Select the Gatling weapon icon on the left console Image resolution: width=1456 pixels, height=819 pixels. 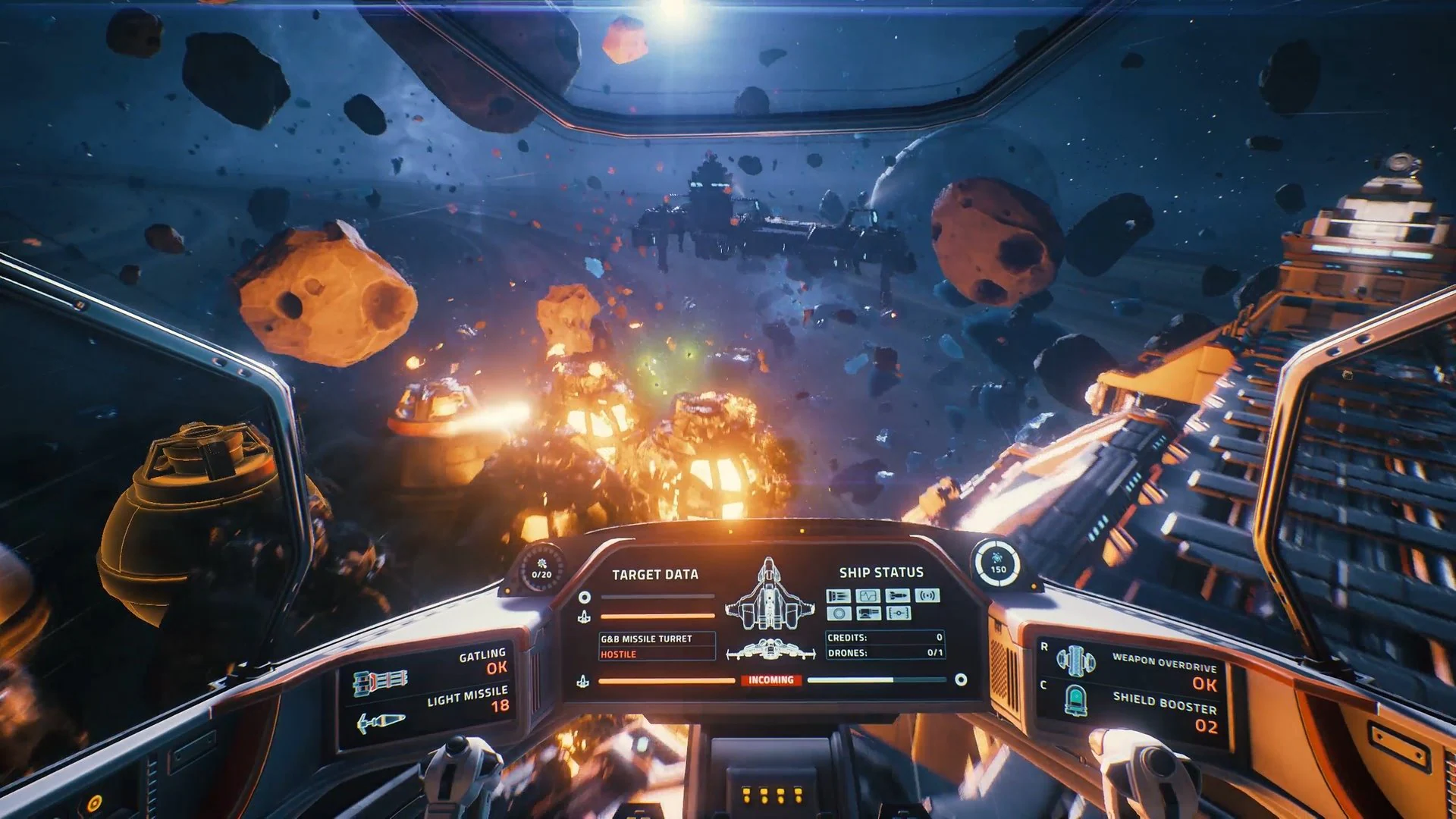(379, 682)
